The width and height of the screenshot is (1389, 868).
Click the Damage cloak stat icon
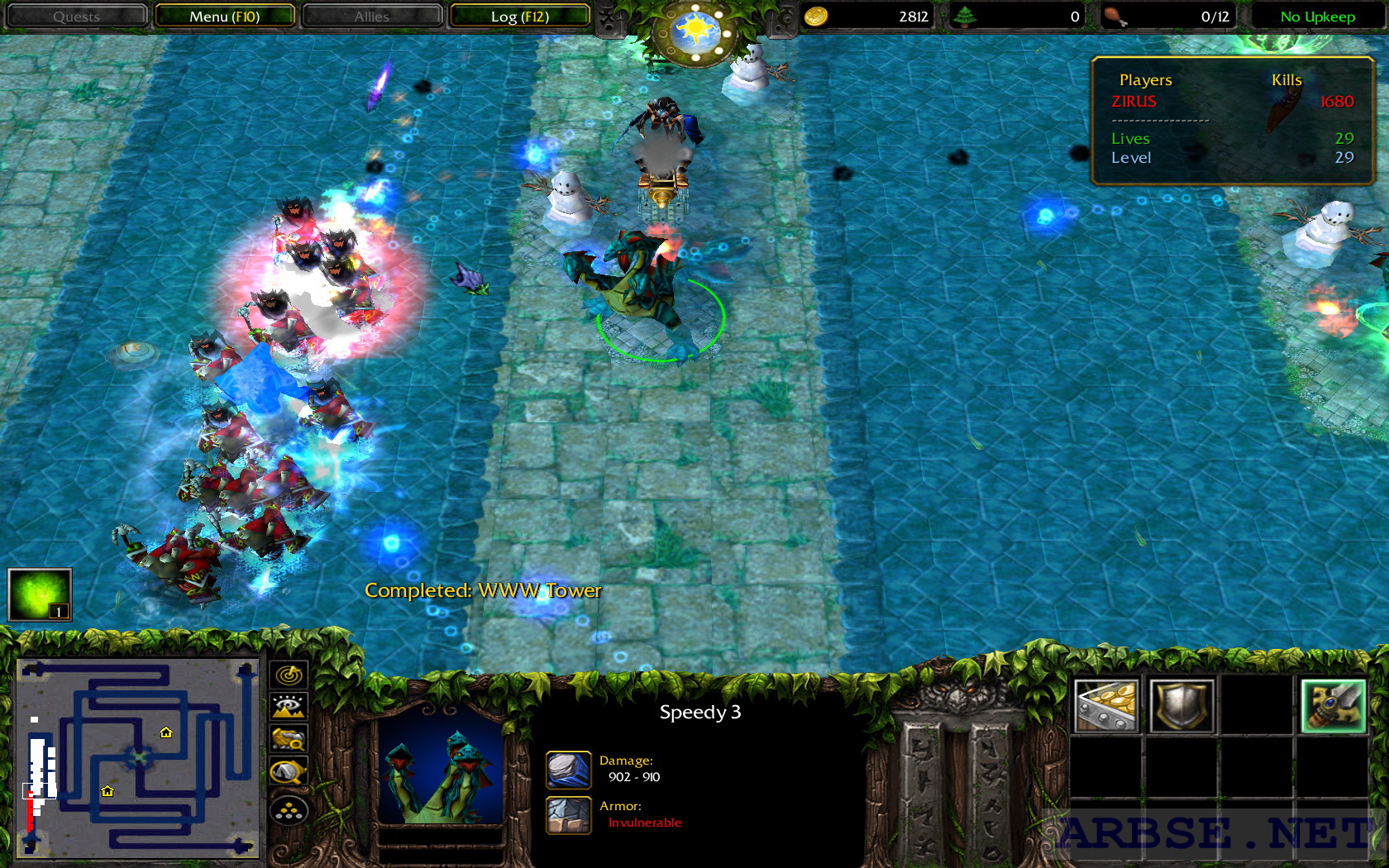(567, 769)
